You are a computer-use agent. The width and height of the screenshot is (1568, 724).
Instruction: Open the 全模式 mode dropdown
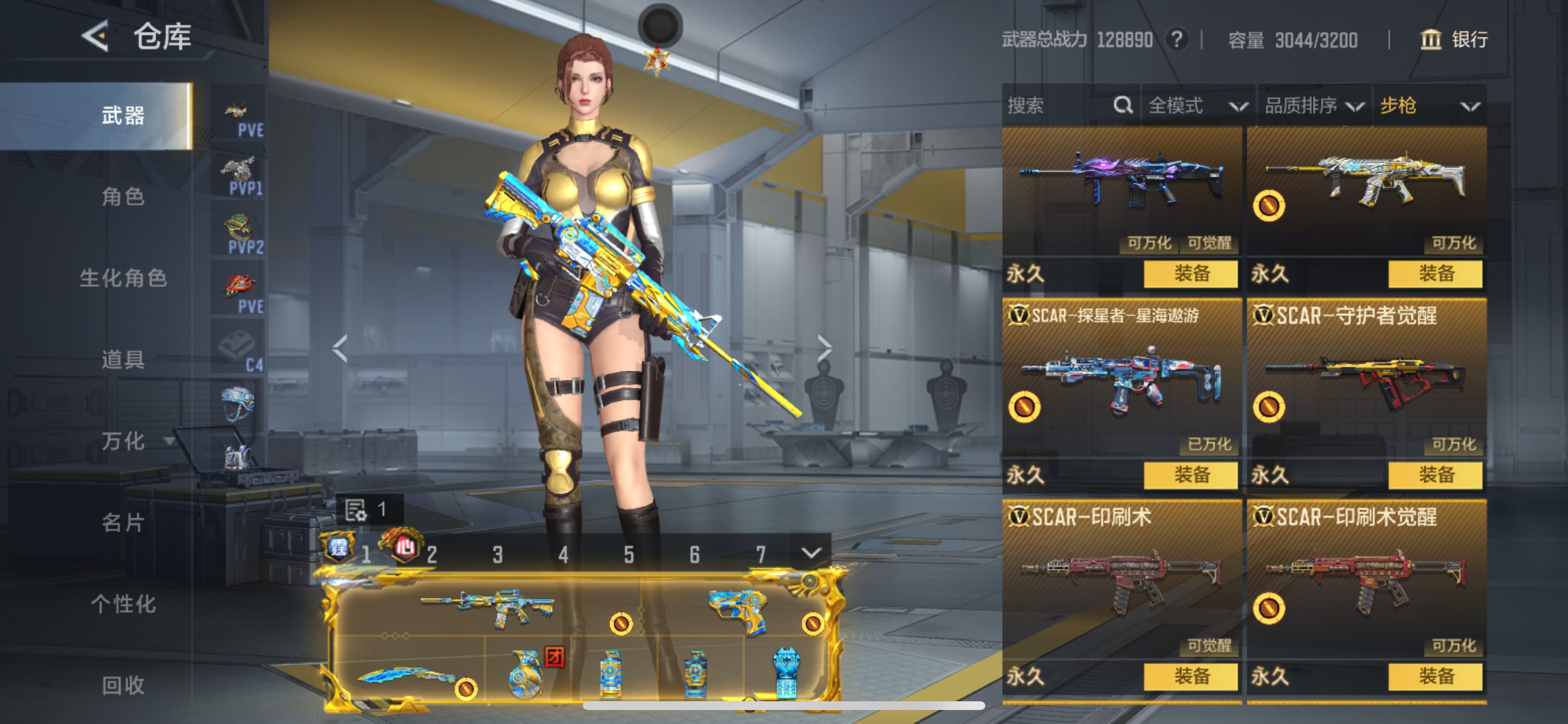1196,106
